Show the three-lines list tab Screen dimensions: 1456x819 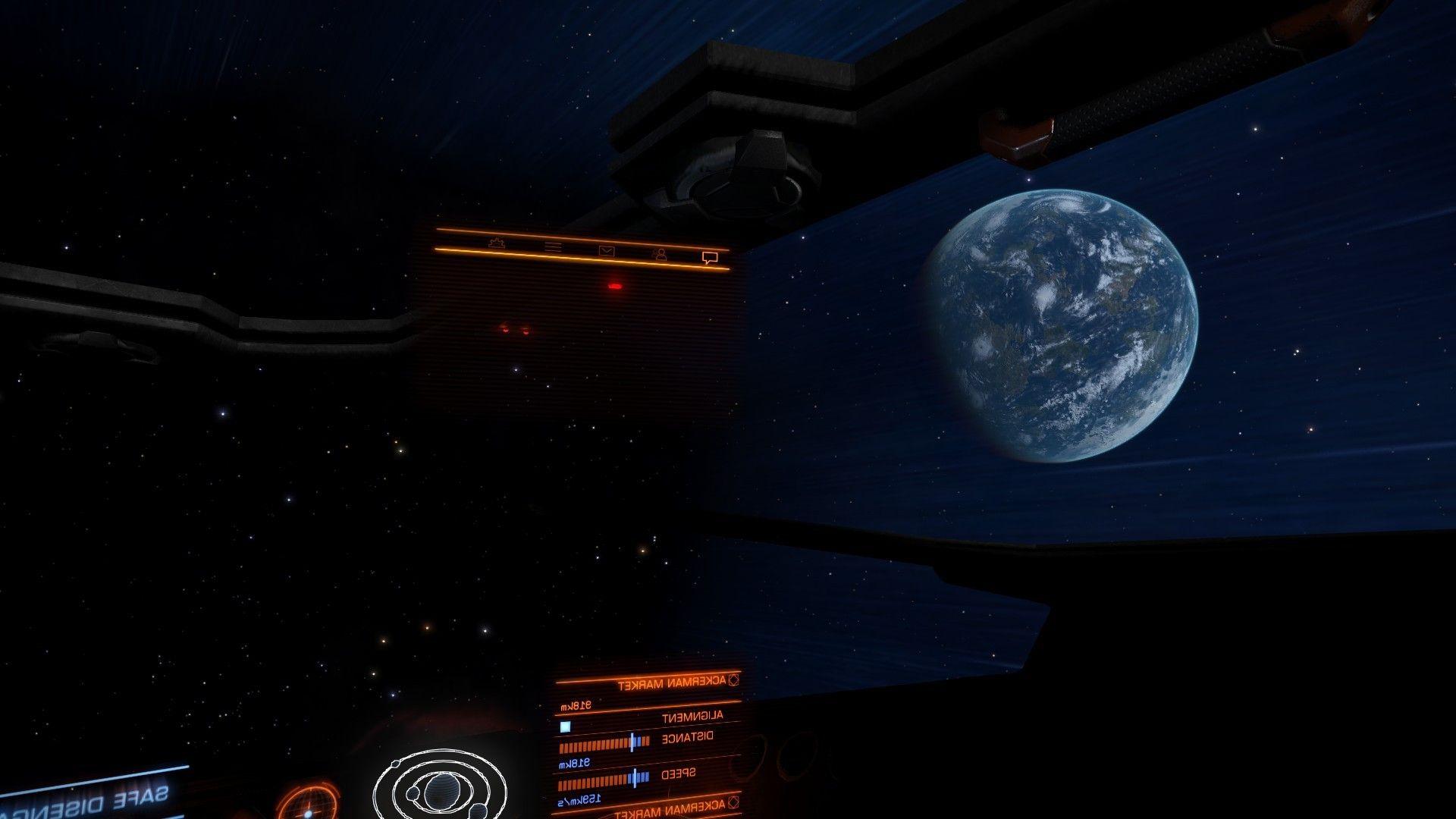click(x=554, y=246)
